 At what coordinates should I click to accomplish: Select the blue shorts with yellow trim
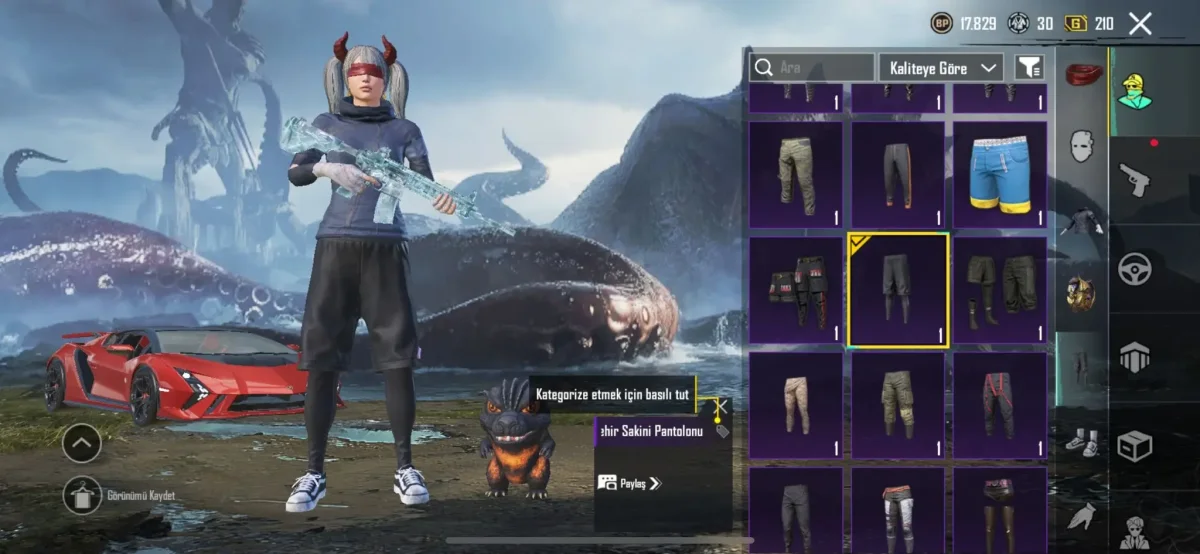[999, 175]
